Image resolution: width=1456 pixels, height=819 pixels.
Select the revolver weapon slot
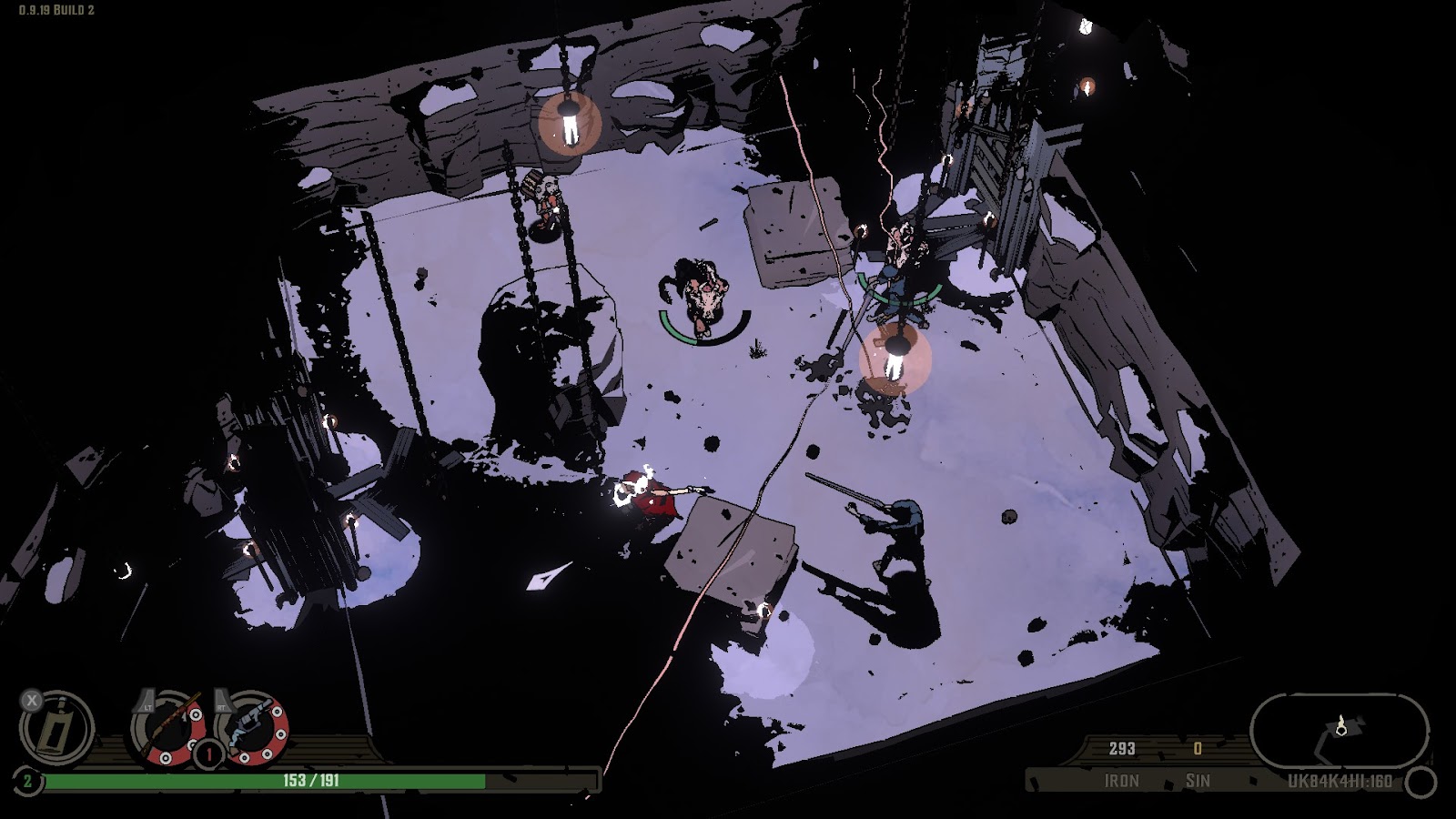tap(255, 726)
